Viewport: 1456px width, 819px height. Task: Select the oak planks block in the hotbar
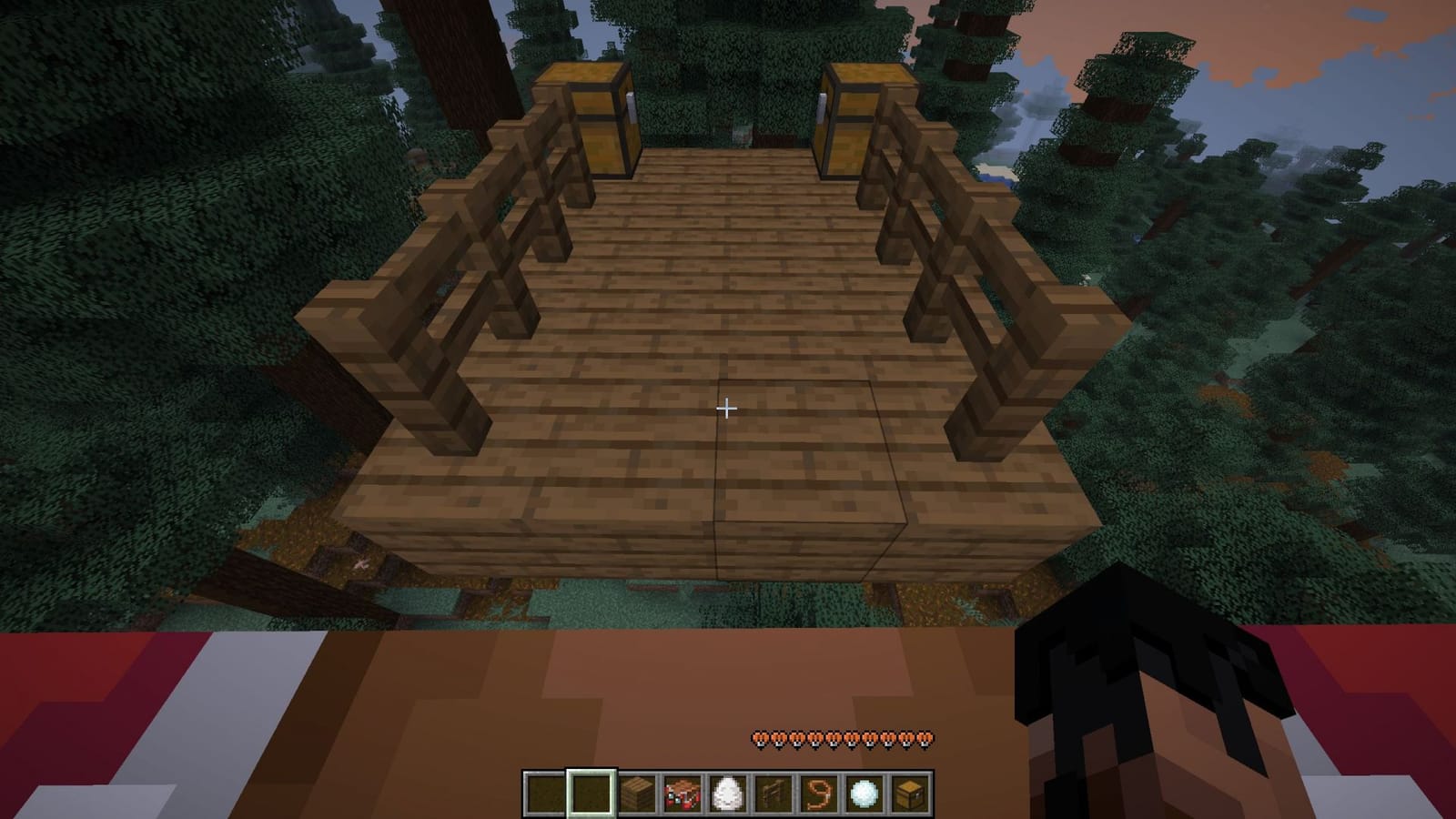coord(636,792)
